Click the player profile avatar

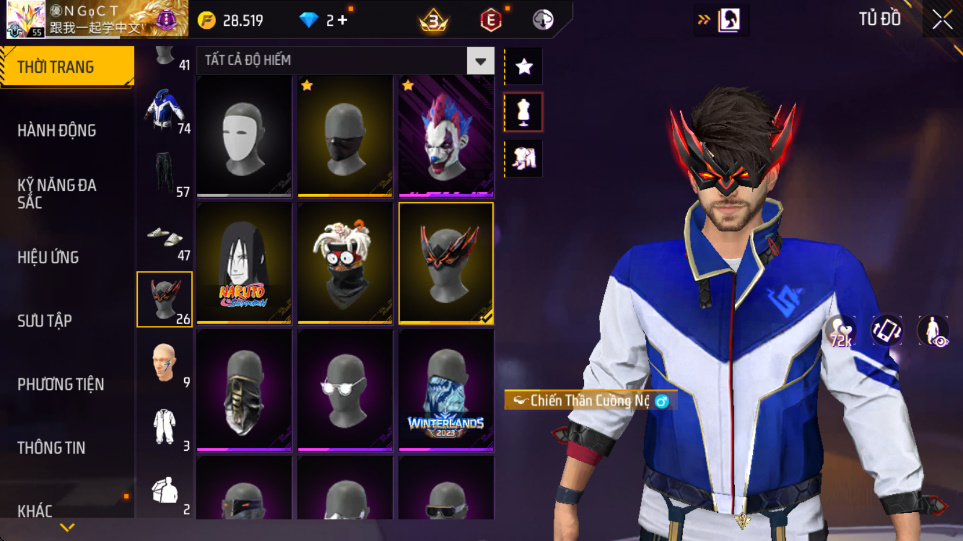tap(25, 19)
